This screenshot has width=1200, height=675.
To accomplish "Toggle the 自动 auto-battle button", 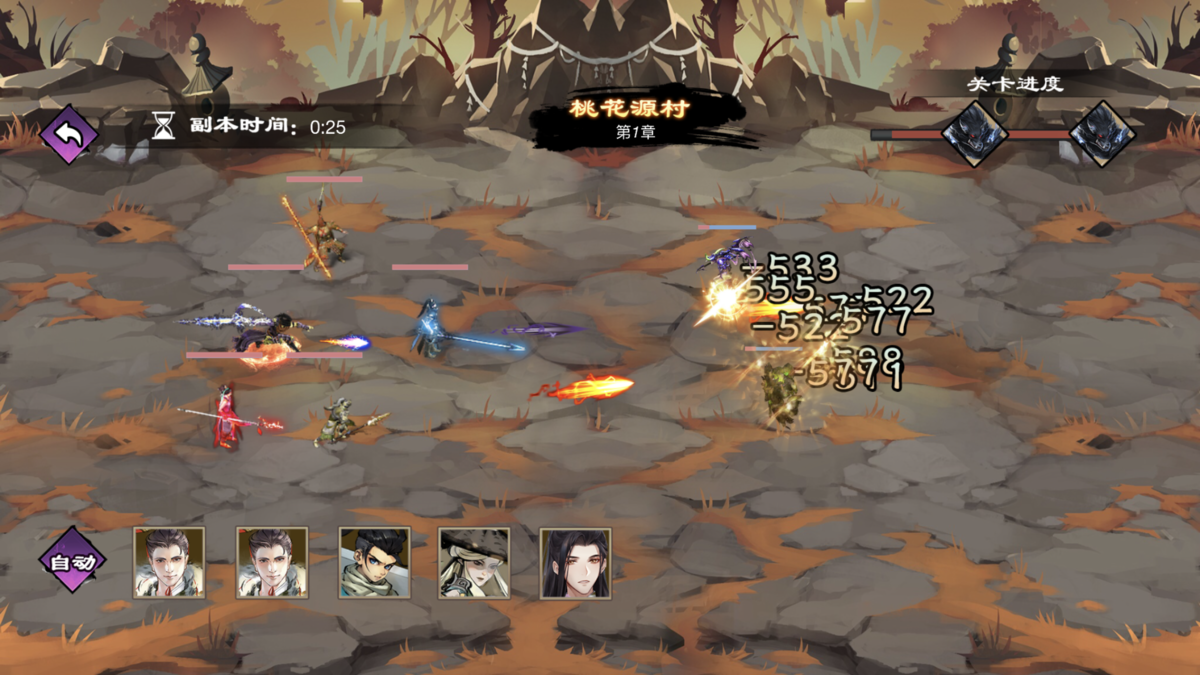I will [73, 561].
